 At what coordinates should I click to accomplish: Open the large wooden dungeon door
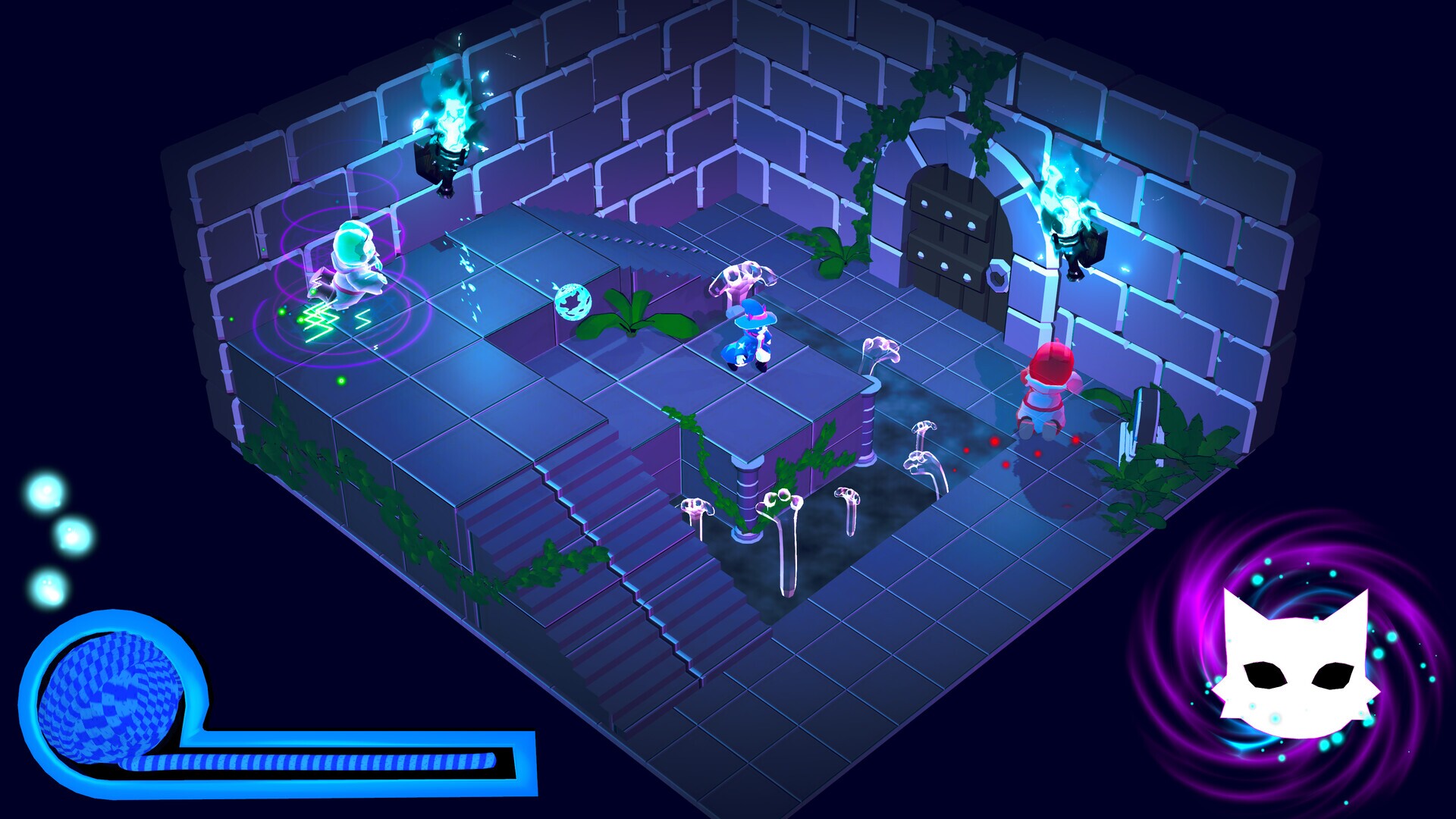952,227
